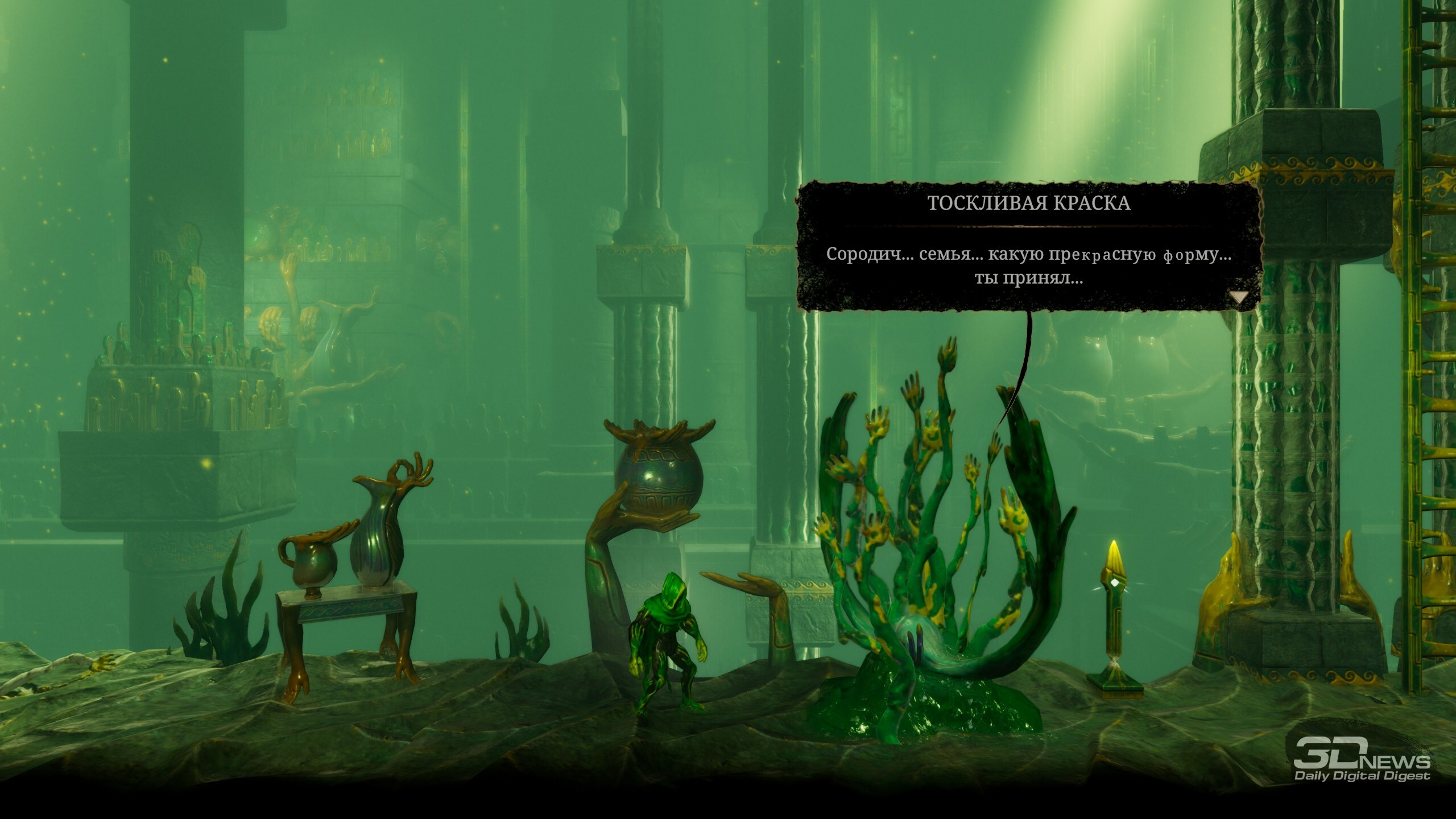Advance dialogue with the down arrow

pos(1239,297)
